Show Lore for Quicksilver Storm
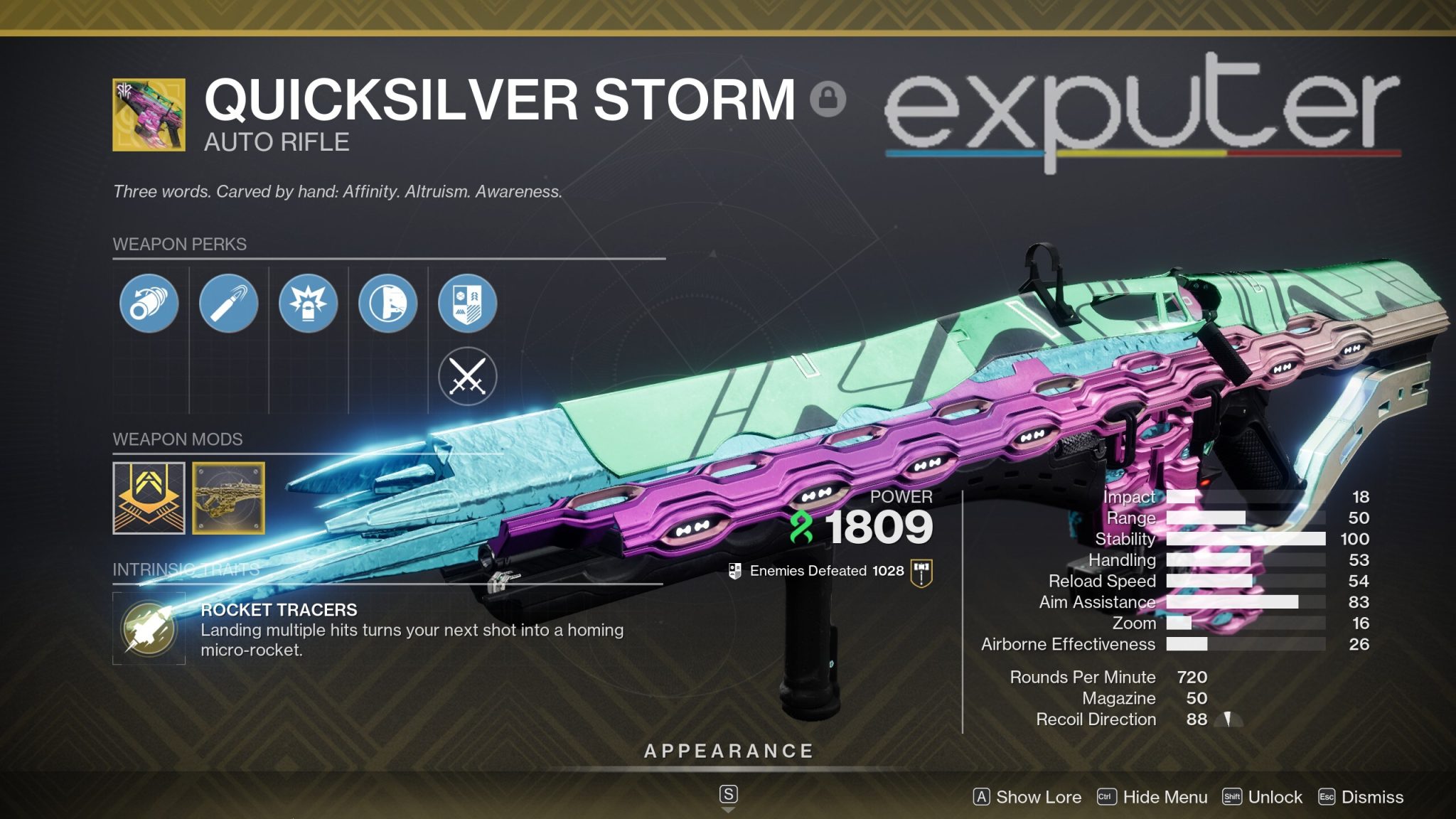1456x819 pixels. tap(1029, 797)
